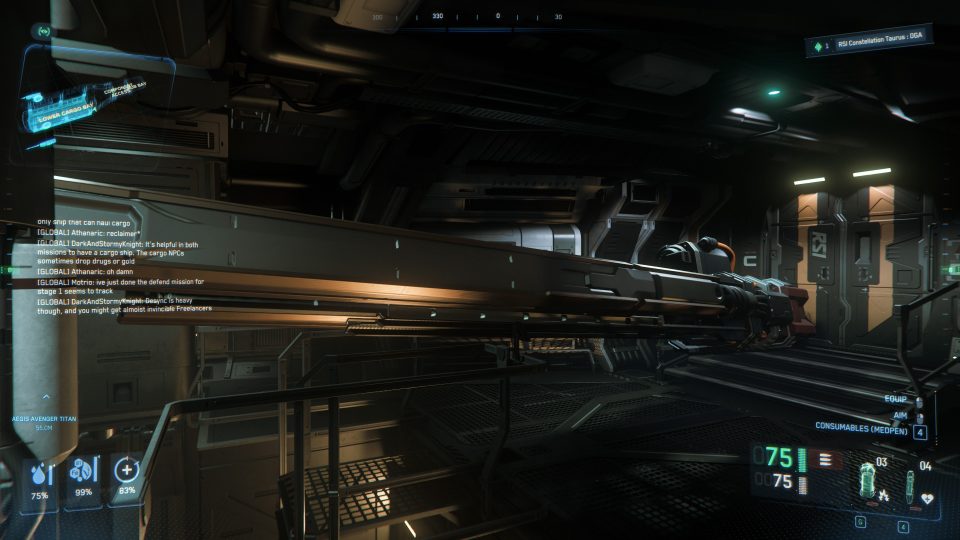This screenshot has height=540, width=960.
Task: Open the medical cross health icon
Action: (127, 472)
